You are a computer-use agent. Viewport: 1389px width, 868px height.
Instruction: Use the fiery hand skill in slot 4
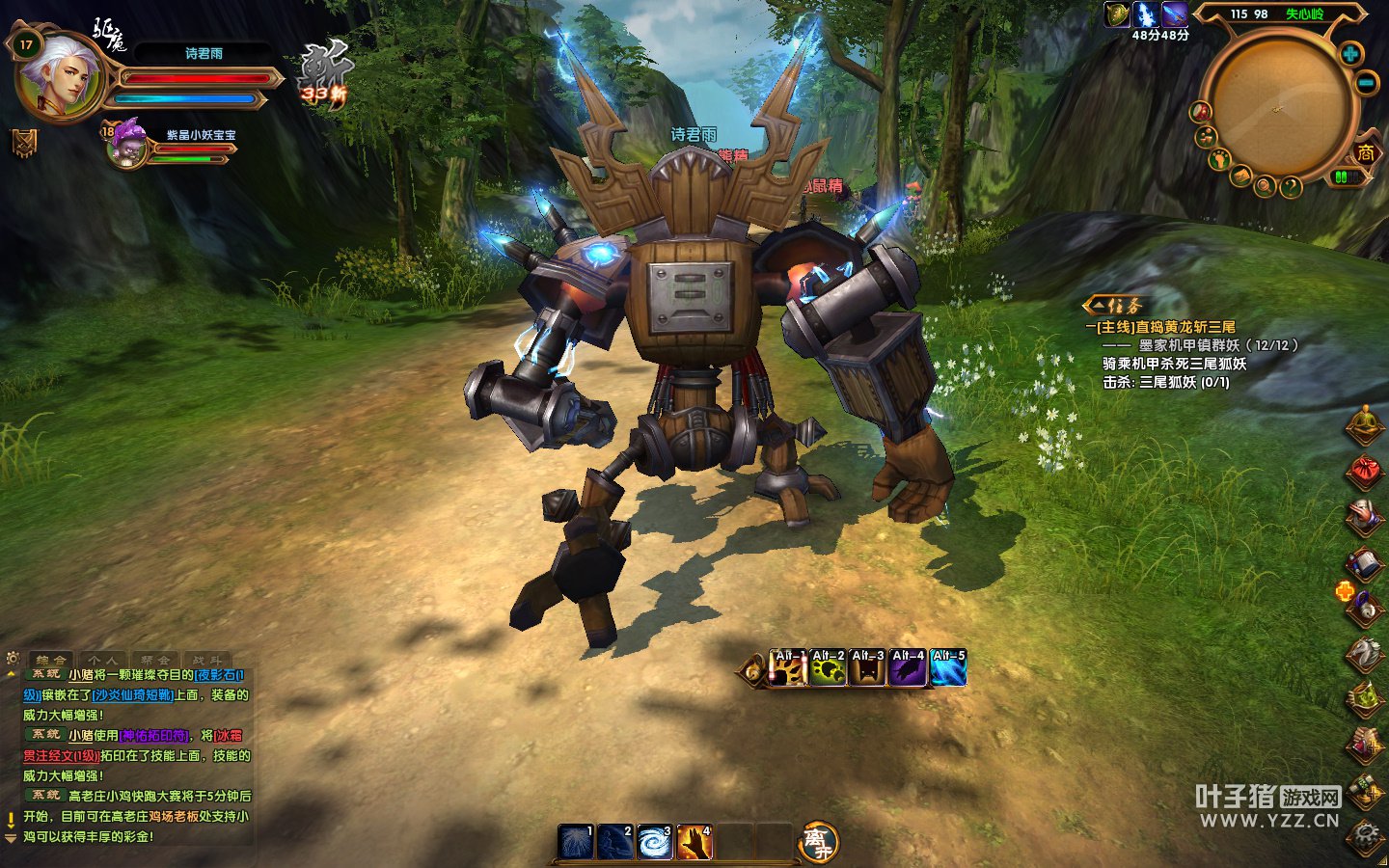[694, 842]
